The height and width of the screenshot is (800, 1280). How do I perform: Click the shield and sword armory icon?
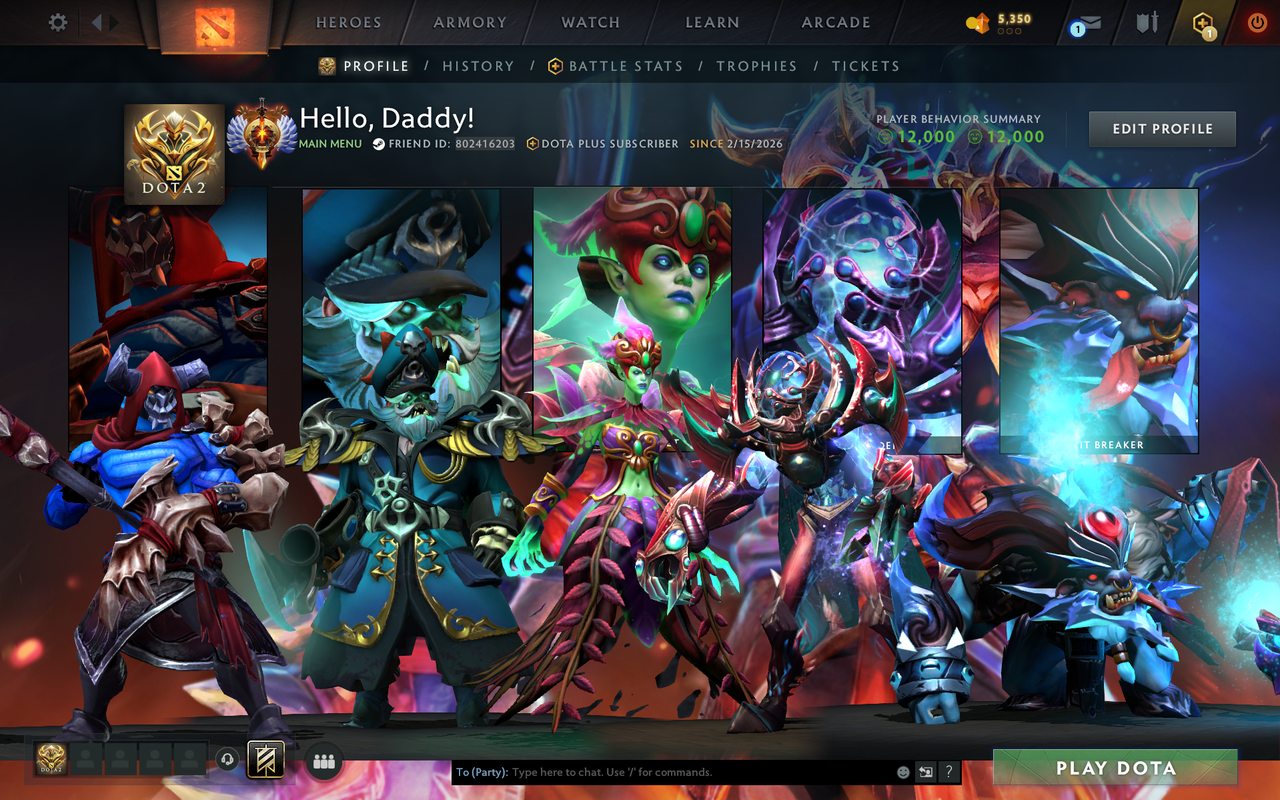coord(1146,22)
